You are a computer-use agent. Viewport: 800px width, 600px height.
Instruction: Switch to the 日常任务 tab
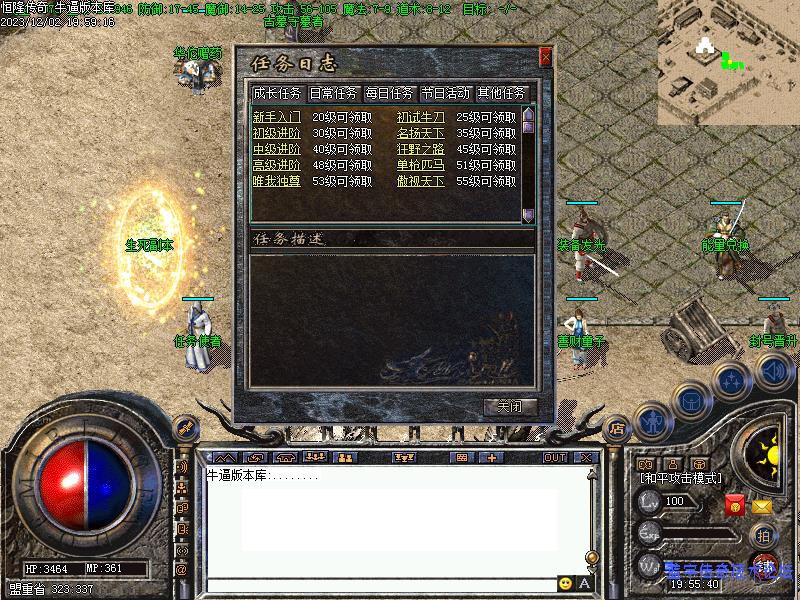click(x=333, y=93)
